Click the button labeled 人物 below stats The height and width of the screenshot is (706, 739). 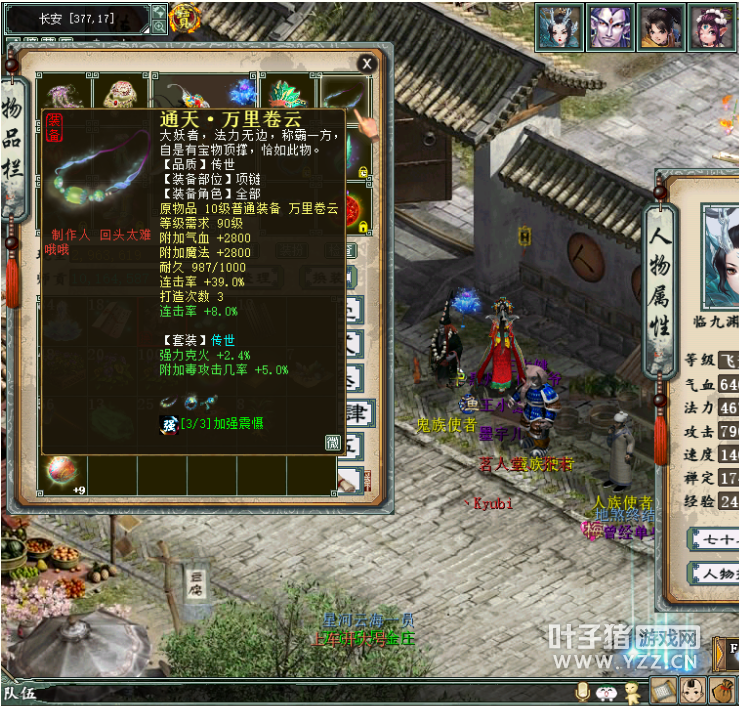[714, 574]
